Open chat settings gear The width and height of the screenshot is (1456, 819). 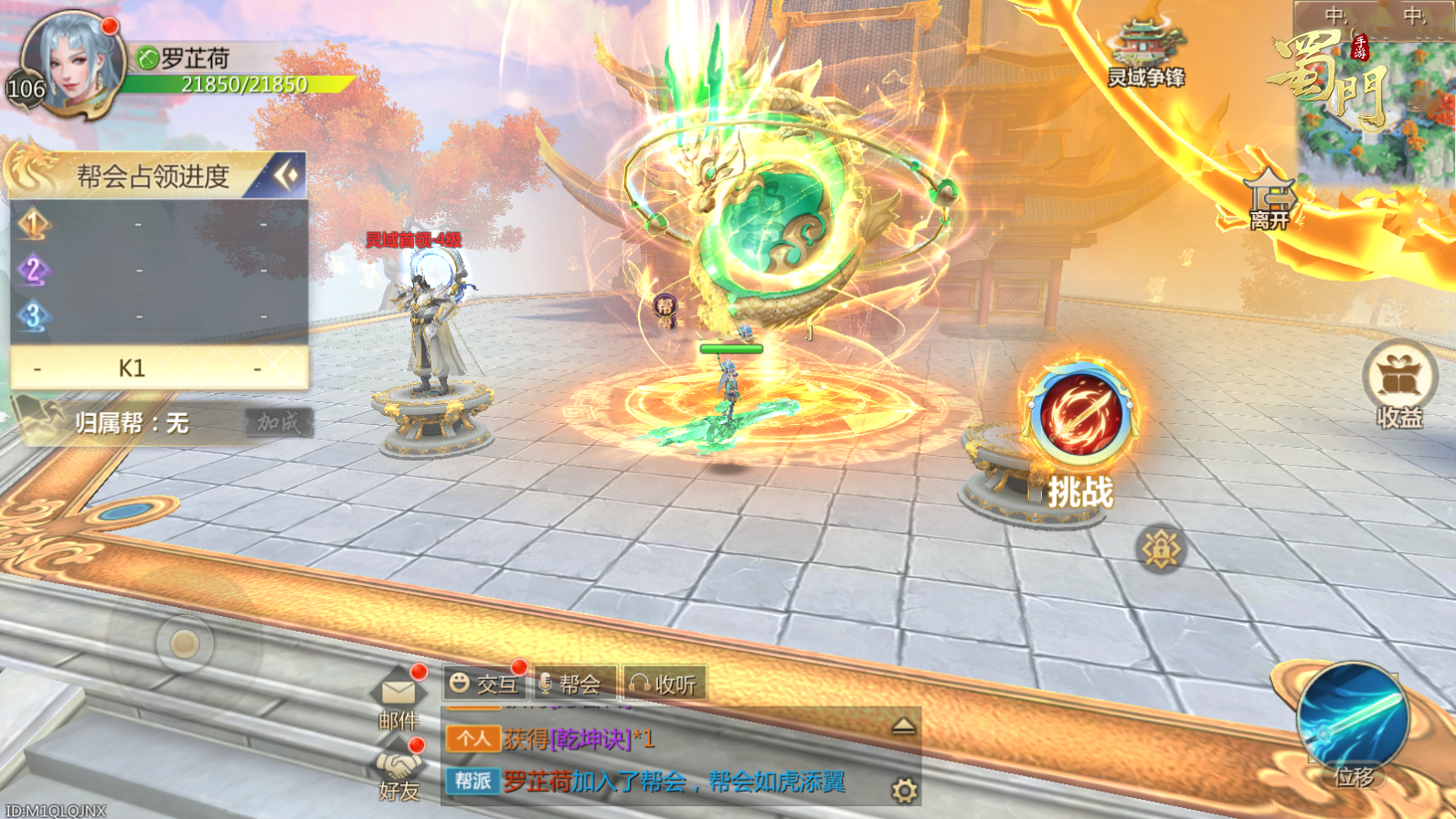click(904, 790)
